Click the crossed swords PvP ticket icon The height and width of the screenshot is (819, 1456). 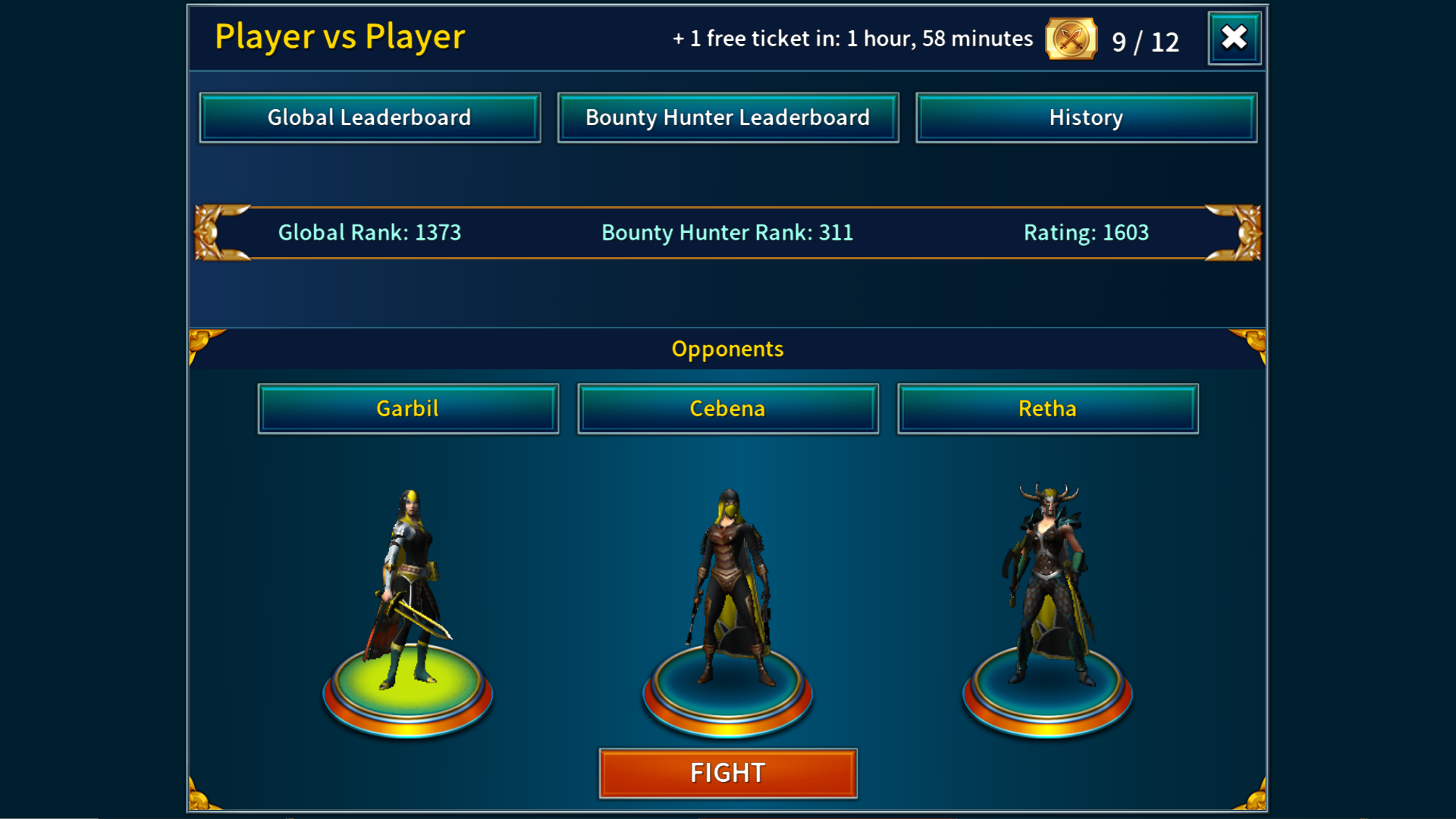click(1069, 39)
